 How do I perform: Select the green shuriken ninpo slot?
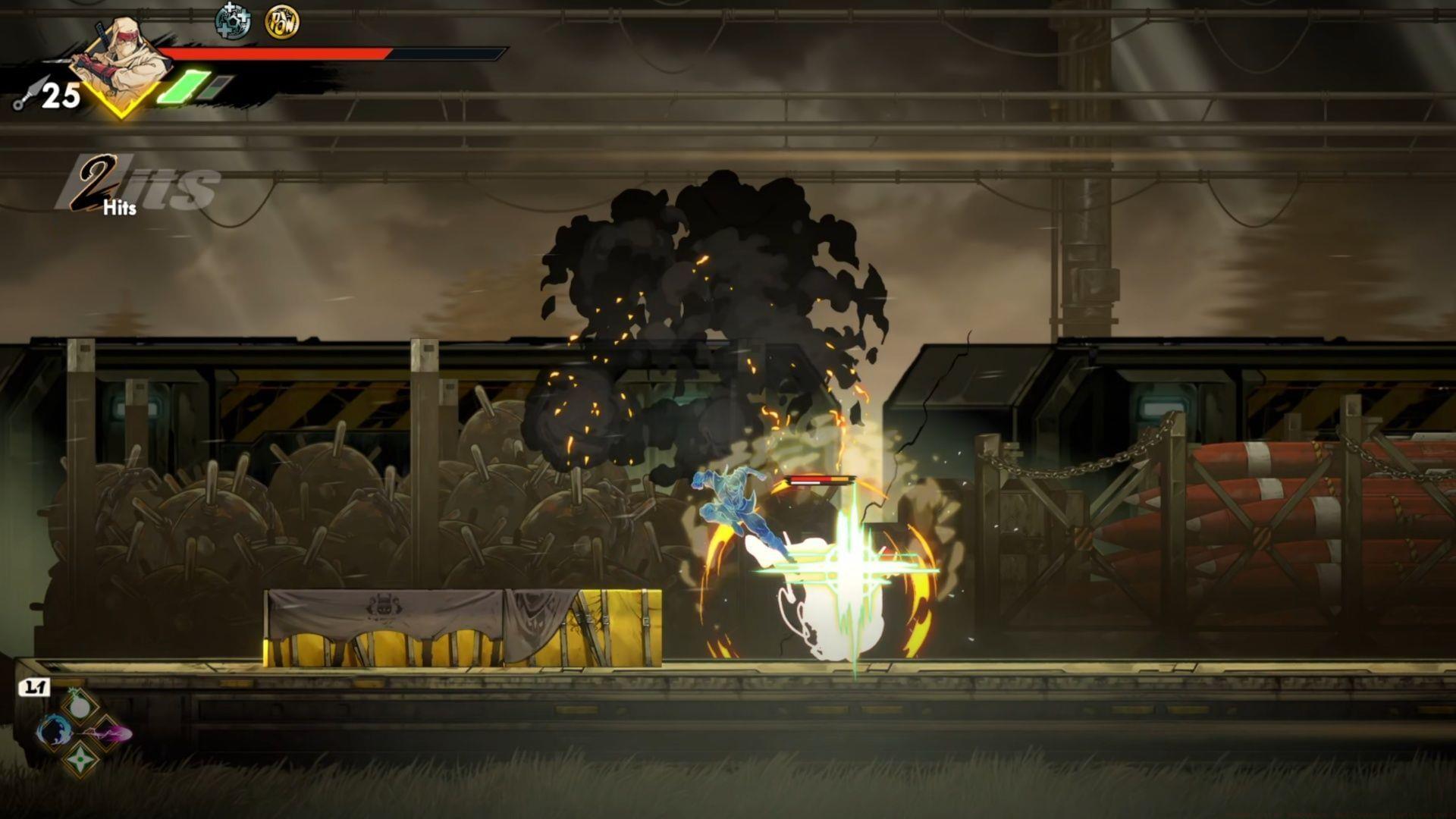click(80, 759)
